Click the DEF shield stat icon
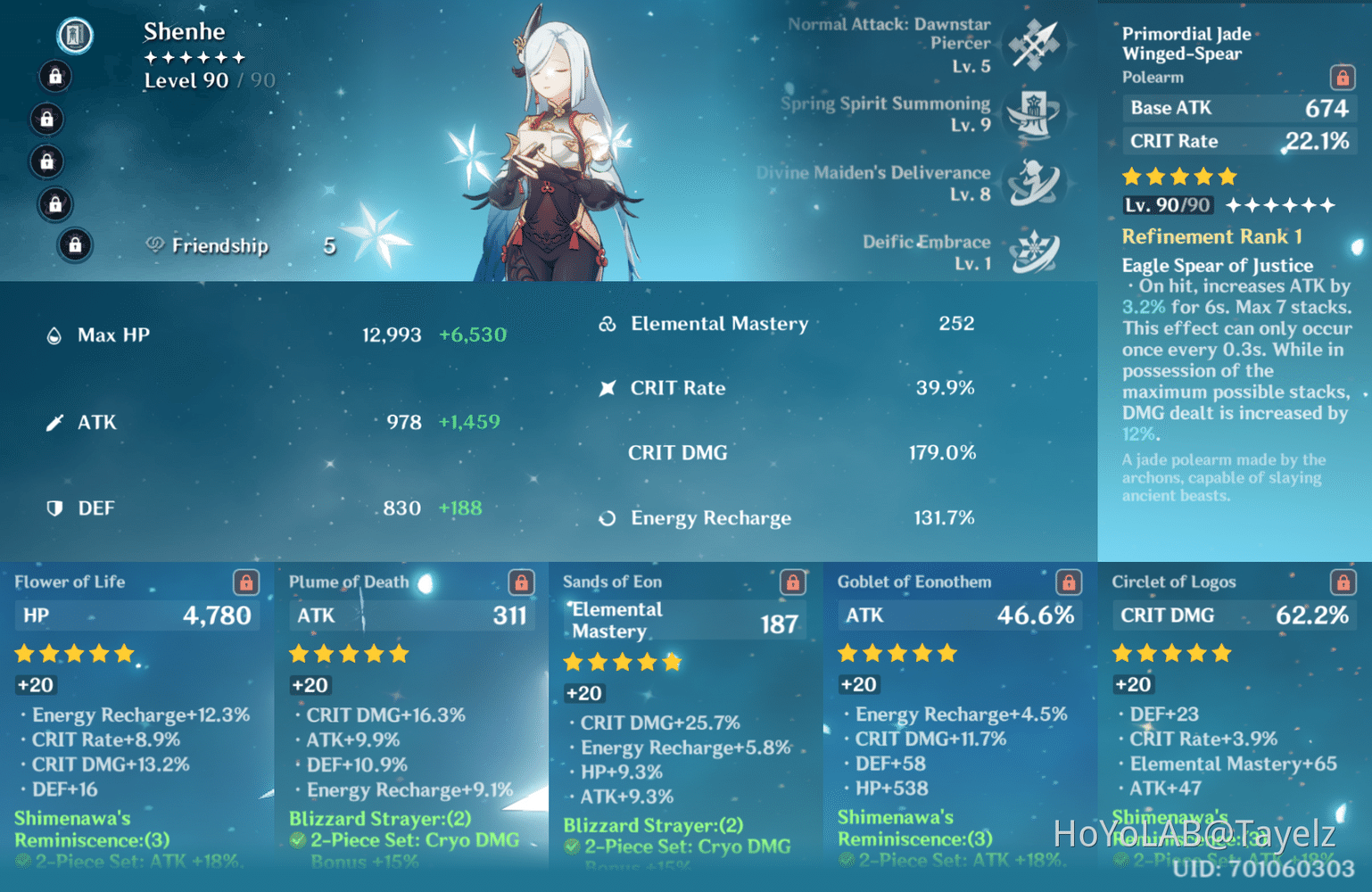The height and width of the screenshot is (892, 1372). coord(55,508)
